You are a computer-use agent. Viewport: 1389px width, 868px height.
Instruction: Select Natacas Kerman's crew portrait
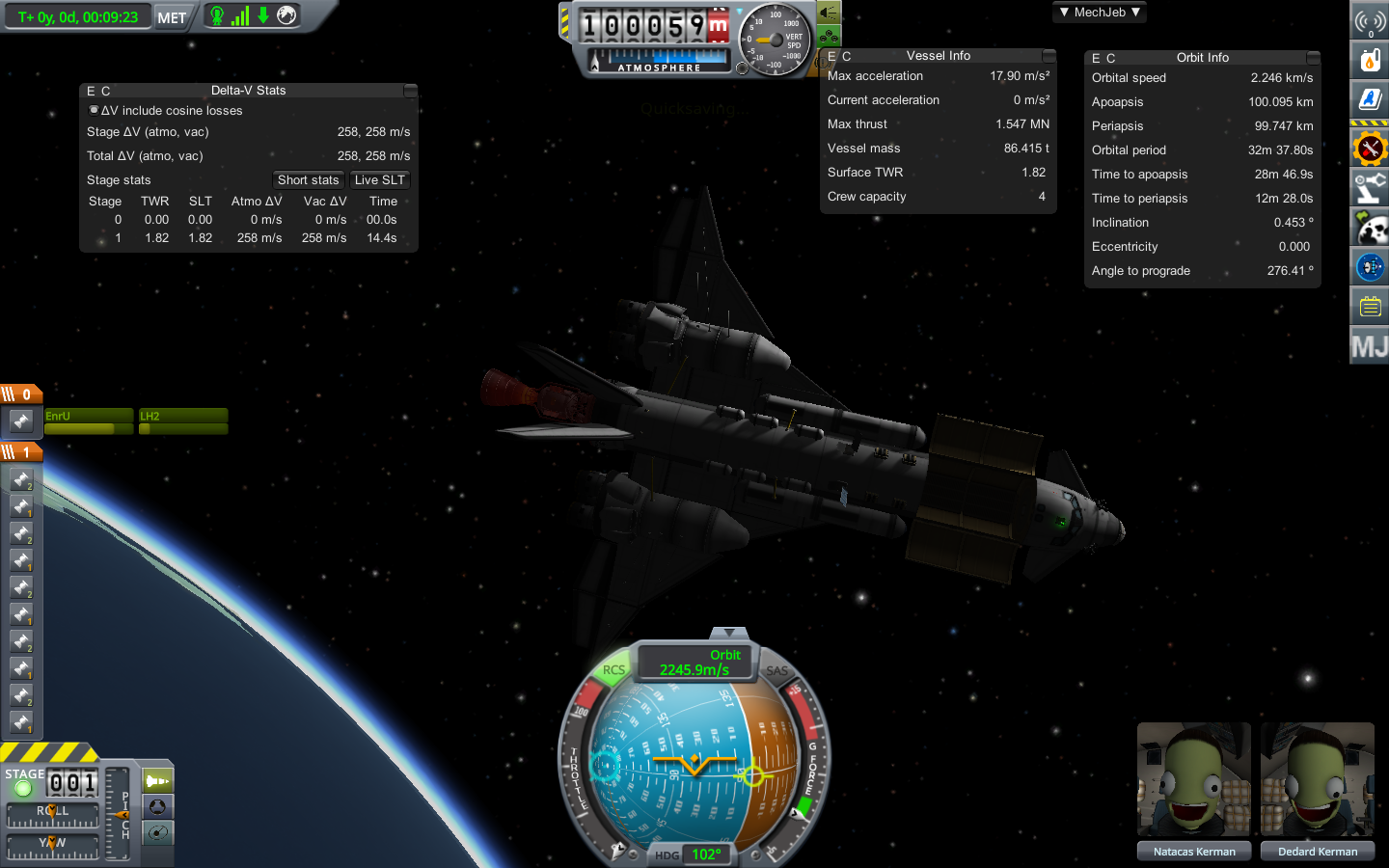1194,779
